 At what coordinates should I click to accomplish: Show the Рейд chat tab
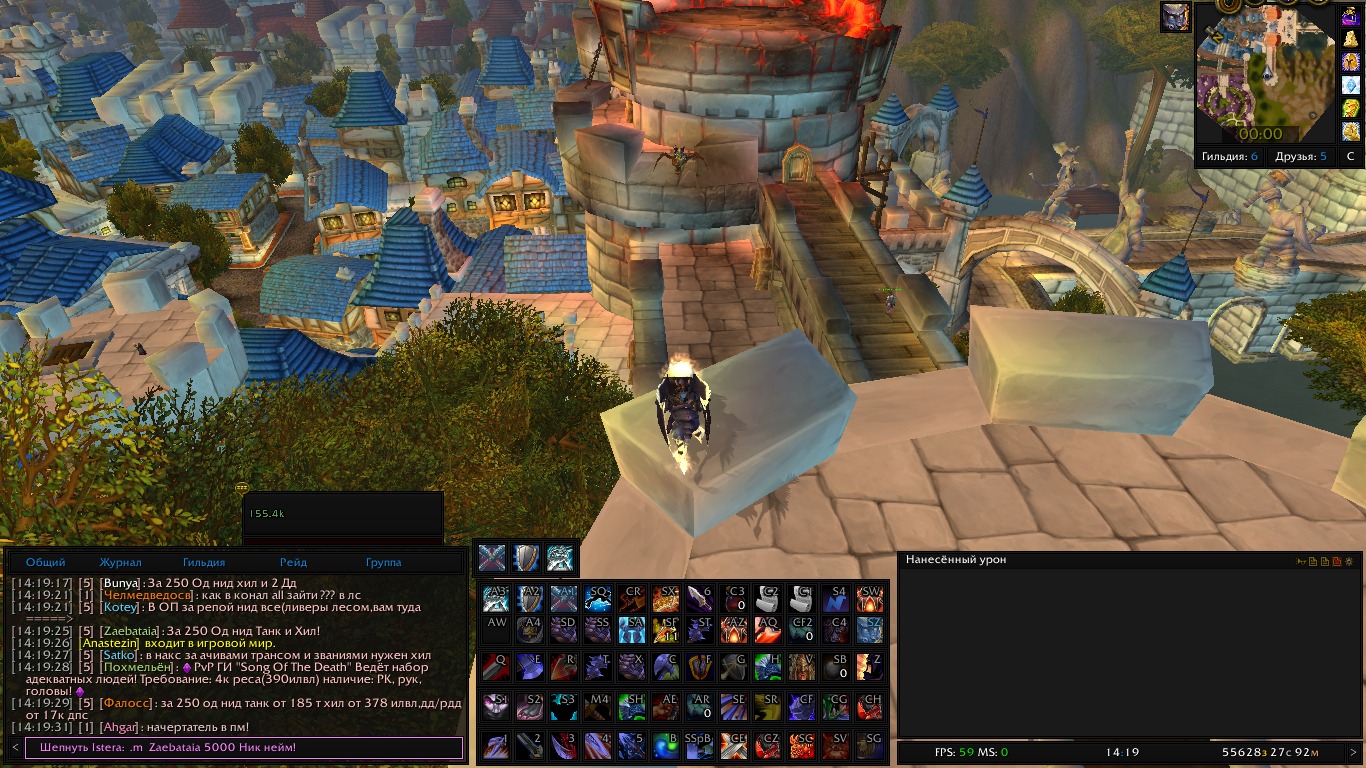293,562
